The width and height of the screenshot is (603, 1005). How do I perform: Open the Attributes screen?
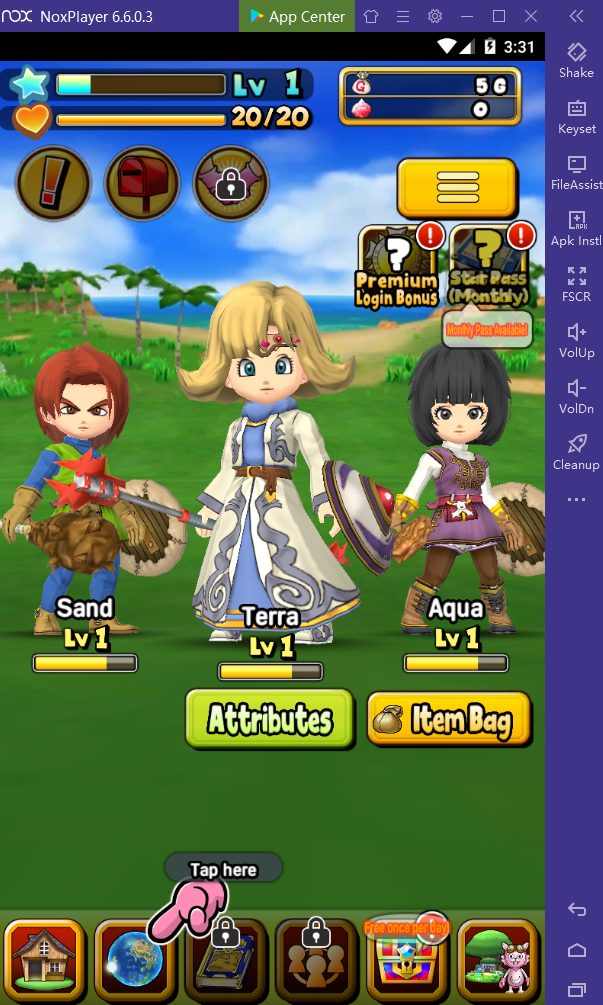[x=269, y=718]
